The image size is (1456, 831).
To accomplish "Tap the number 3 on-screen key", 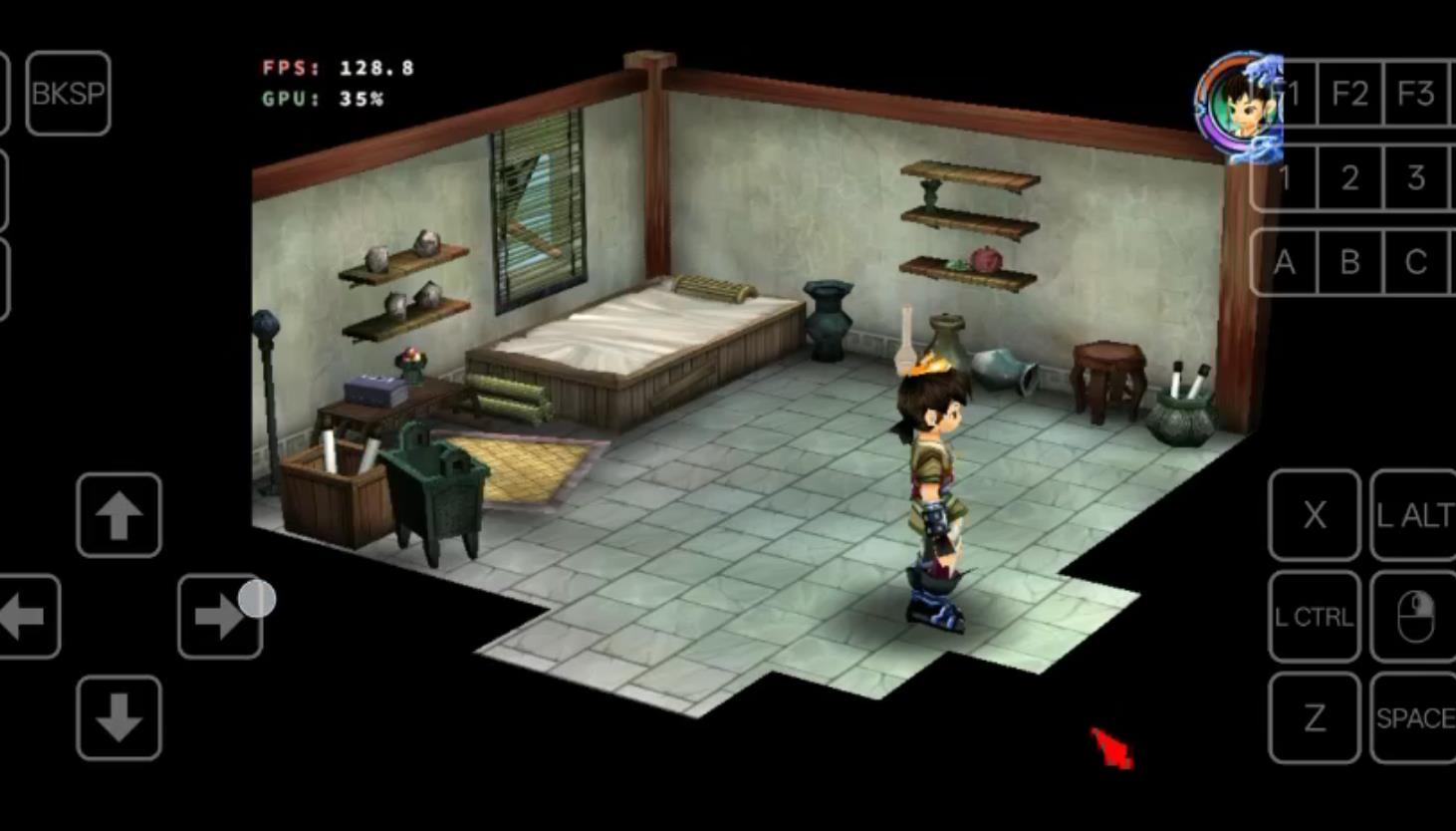I will click(1415, 177).
